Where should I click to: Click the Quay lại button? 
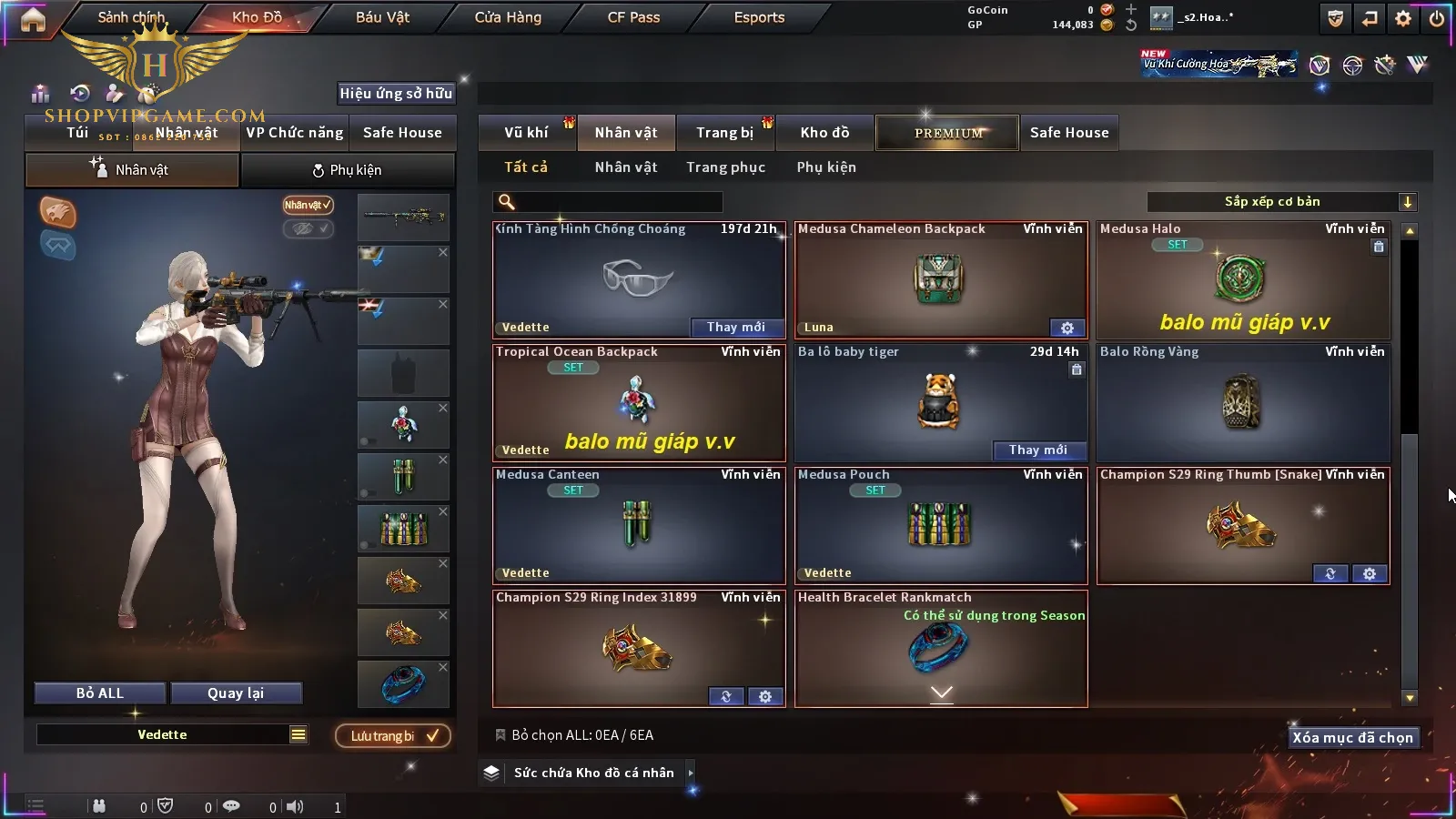[x=236, y=693]
